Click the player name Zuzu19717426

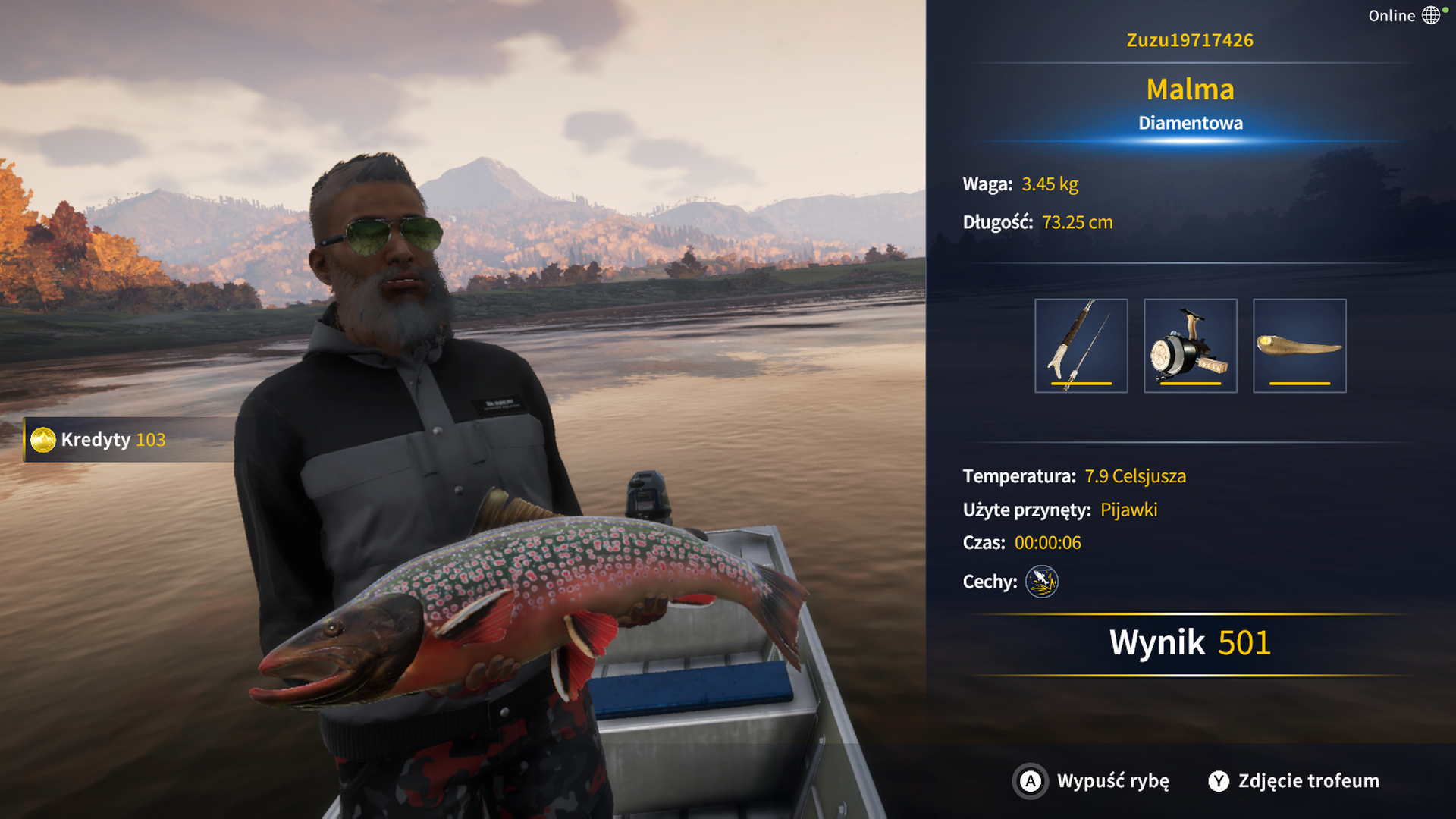pyautogui.click(x=1190, y=40)
